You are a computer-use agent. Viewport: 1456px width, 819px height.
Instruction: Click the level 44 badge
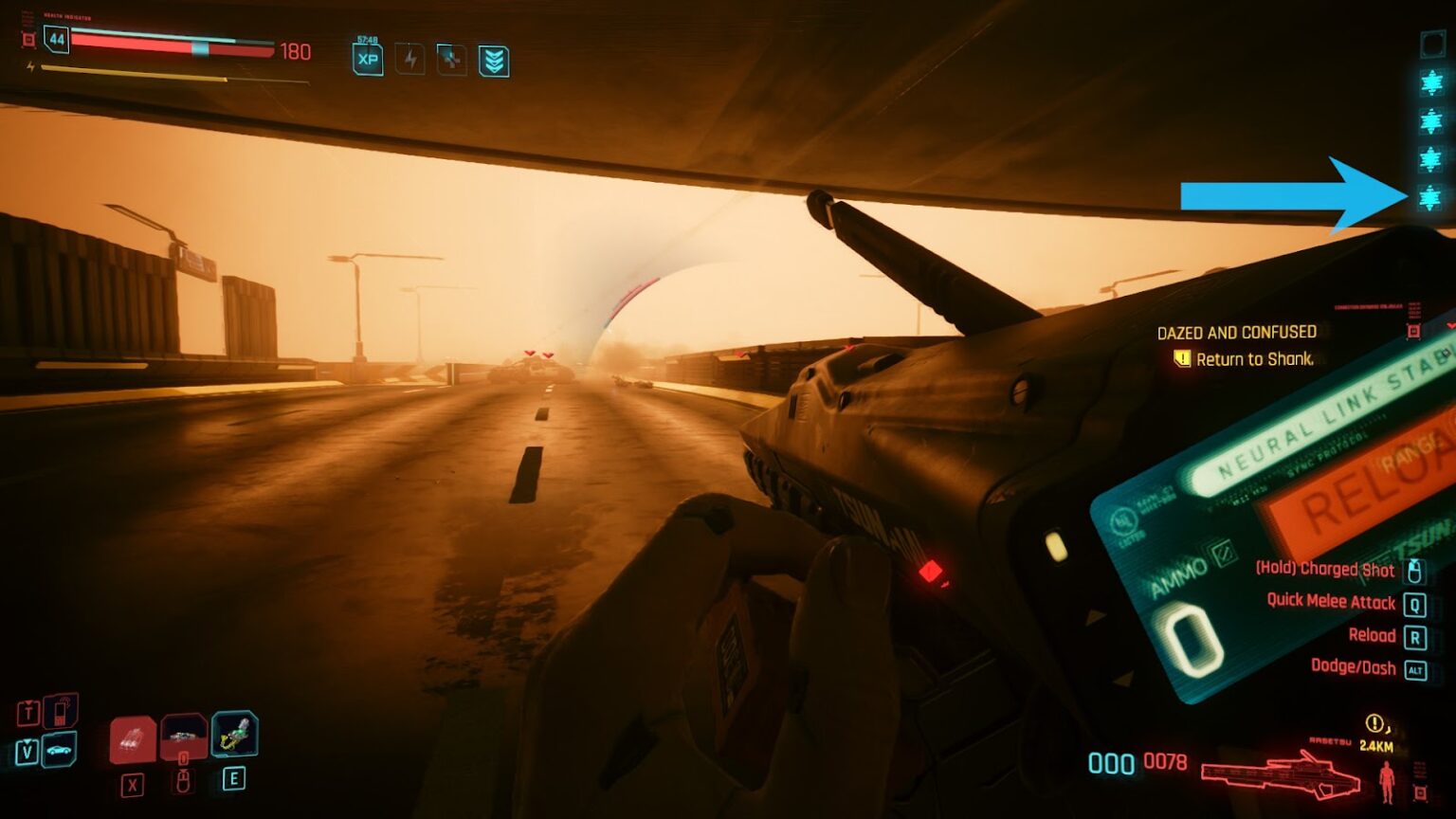(57, 39)
